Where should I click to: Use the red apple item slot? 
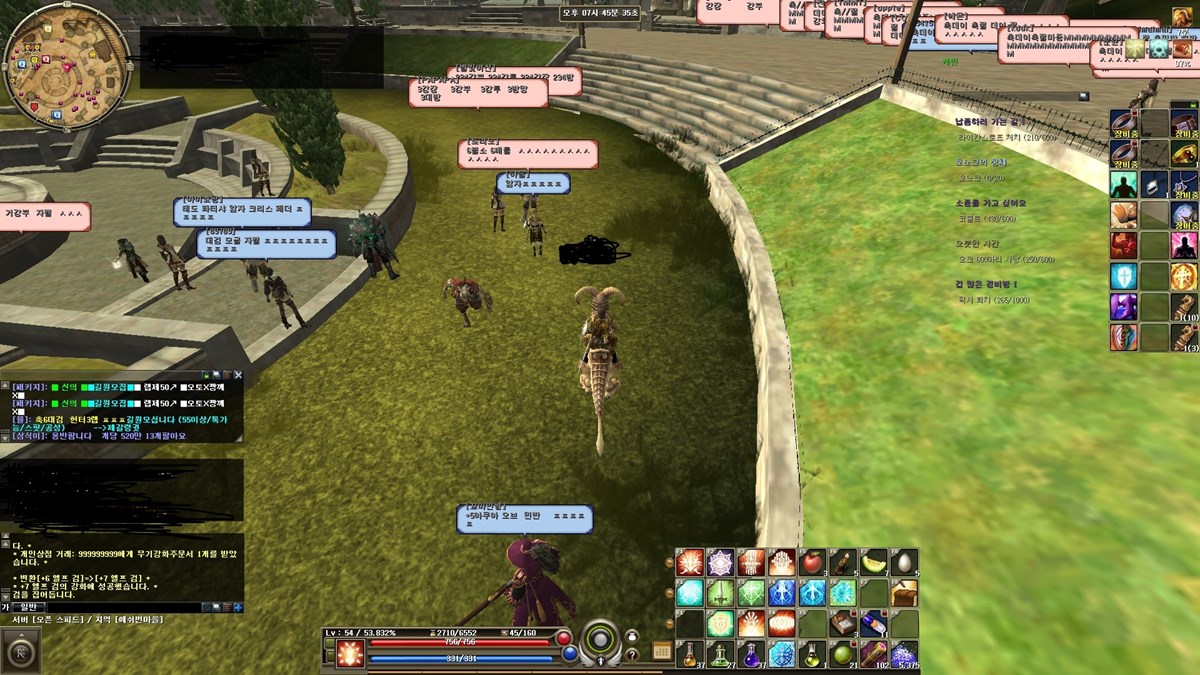click(x=812, y=562)
